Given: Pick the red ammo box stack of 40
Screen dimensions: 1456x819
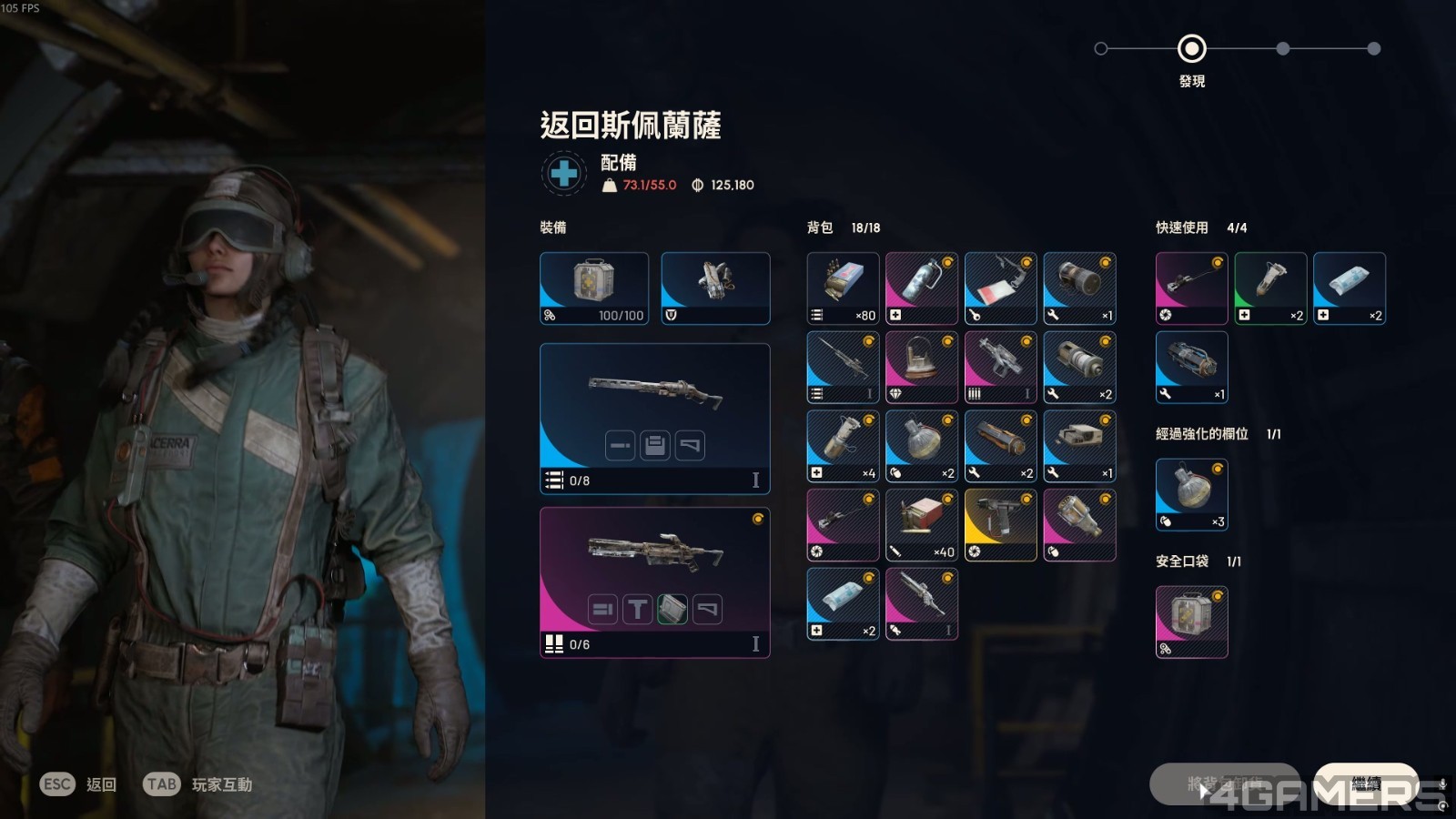Looking at the screenshot, I should (x=922, y=524).
